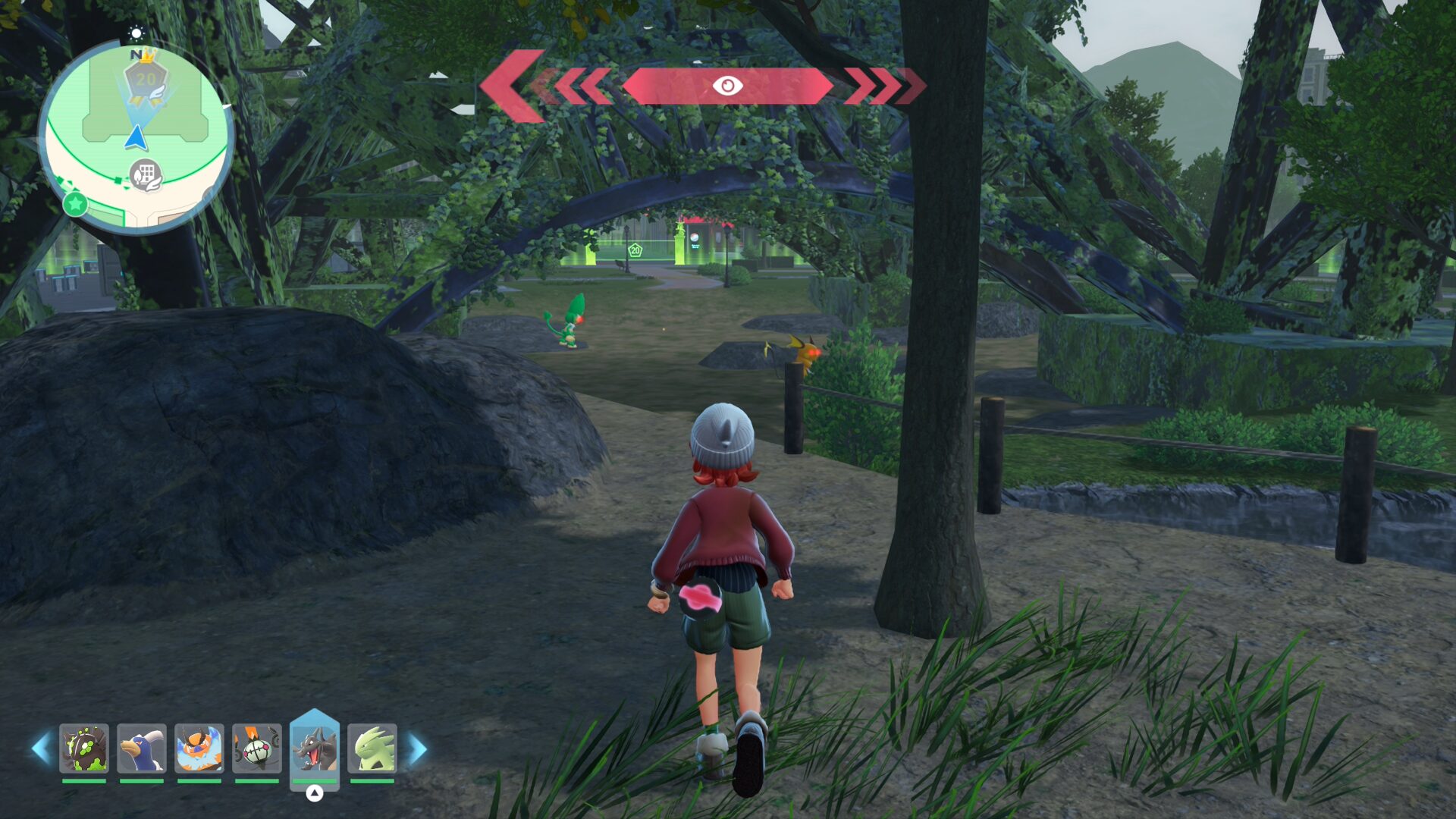The image size is (1456, 819).
Task: Cycle party right with blue arrow
Action: pos(418,748)
